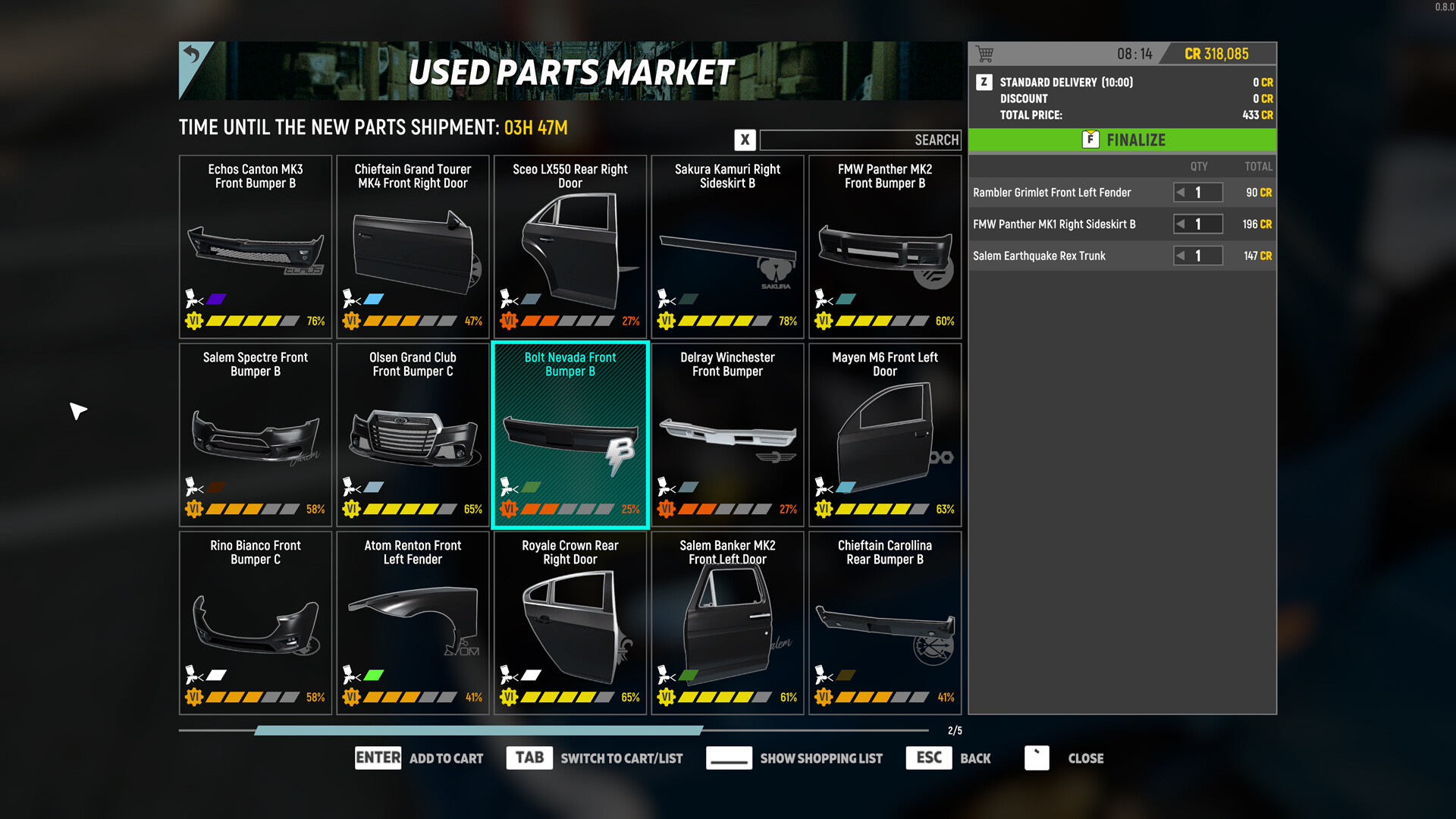Decrease quantity of FMW Panther MK1 Right Sideskirt
The image size is (1456, 819).
pos(1181,224)
